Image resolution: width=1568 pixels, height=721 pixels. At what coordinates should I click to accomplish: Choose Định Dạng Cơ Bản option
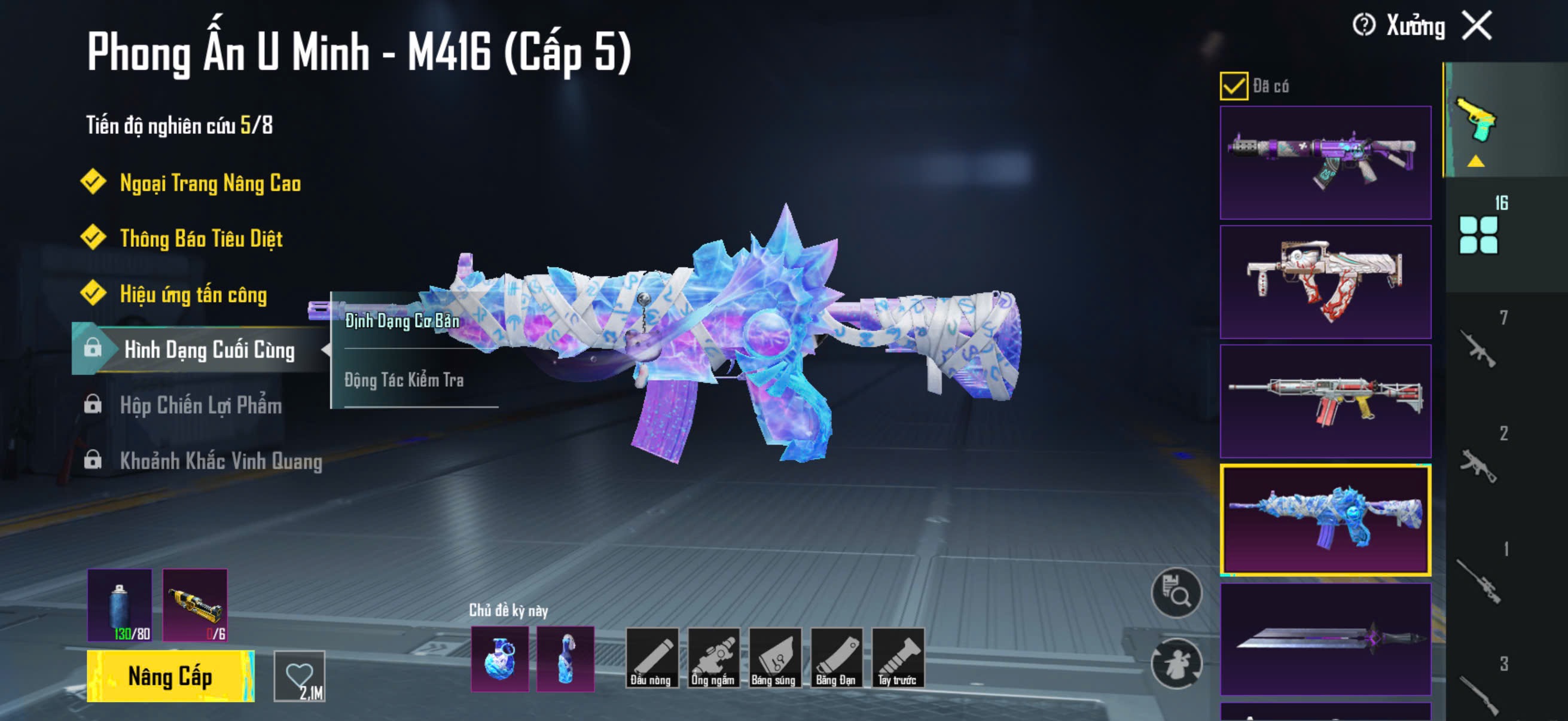(402, 320)
